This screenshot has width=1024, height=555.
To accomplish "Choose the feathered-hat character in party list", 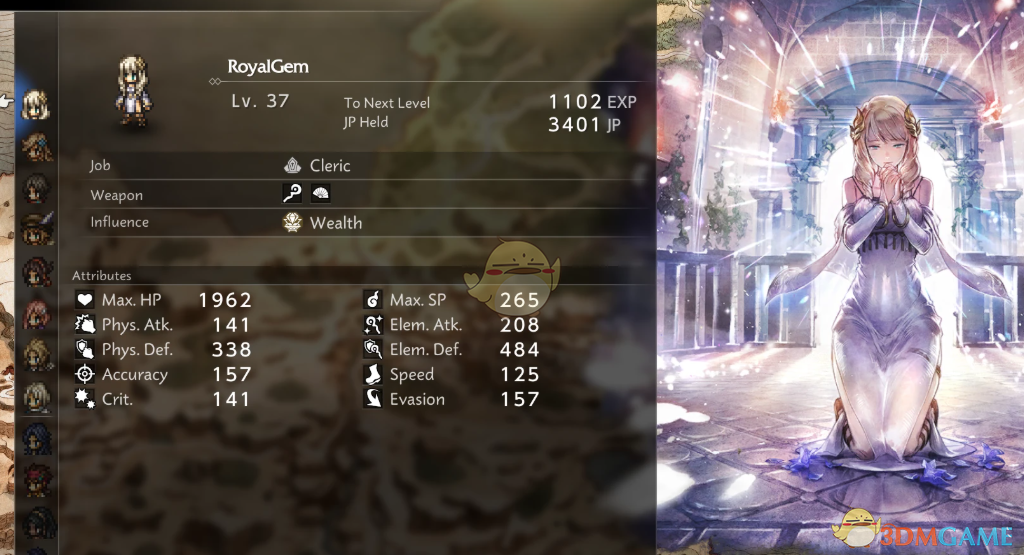I will pyautogui.click(x=37, y=228).
